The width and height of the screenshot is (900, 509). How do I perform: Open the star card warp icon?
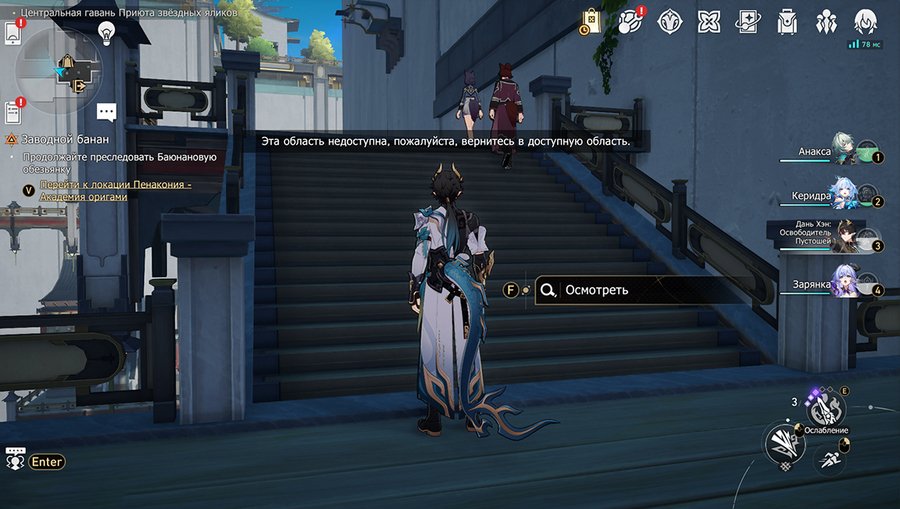748,21
